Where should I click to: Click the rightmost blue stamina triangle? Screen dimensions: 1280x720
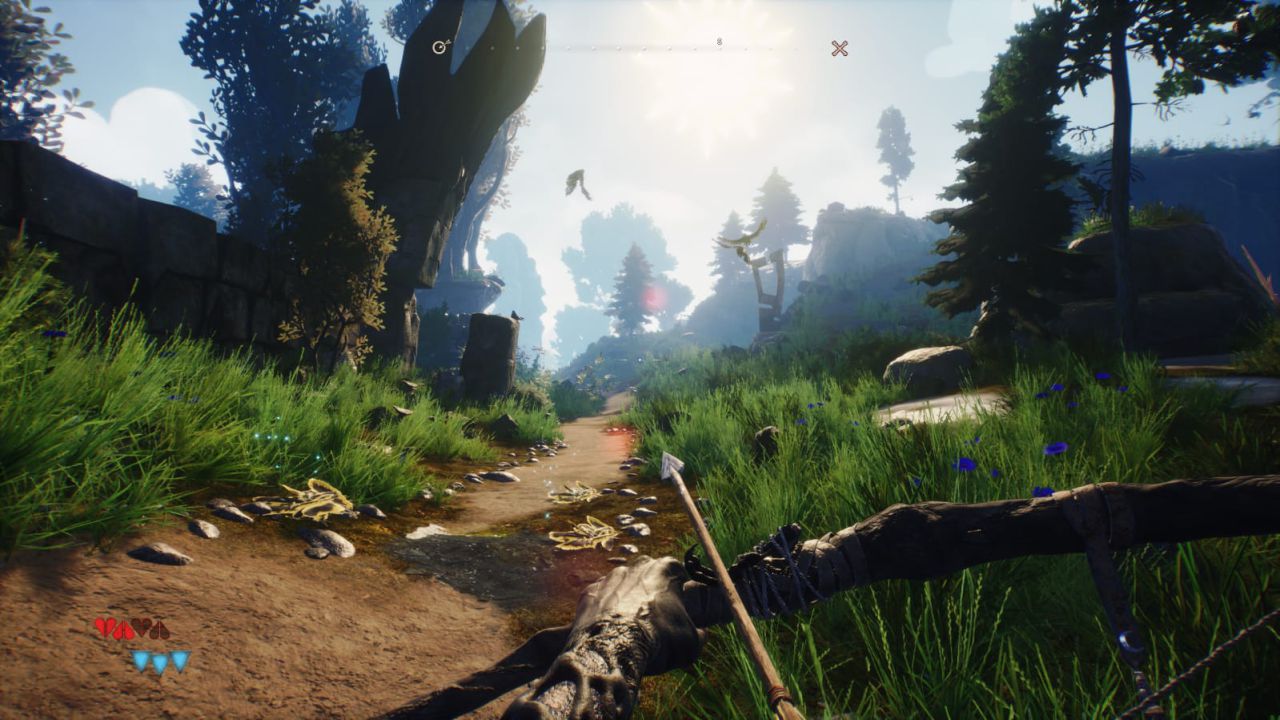[178, 661]
